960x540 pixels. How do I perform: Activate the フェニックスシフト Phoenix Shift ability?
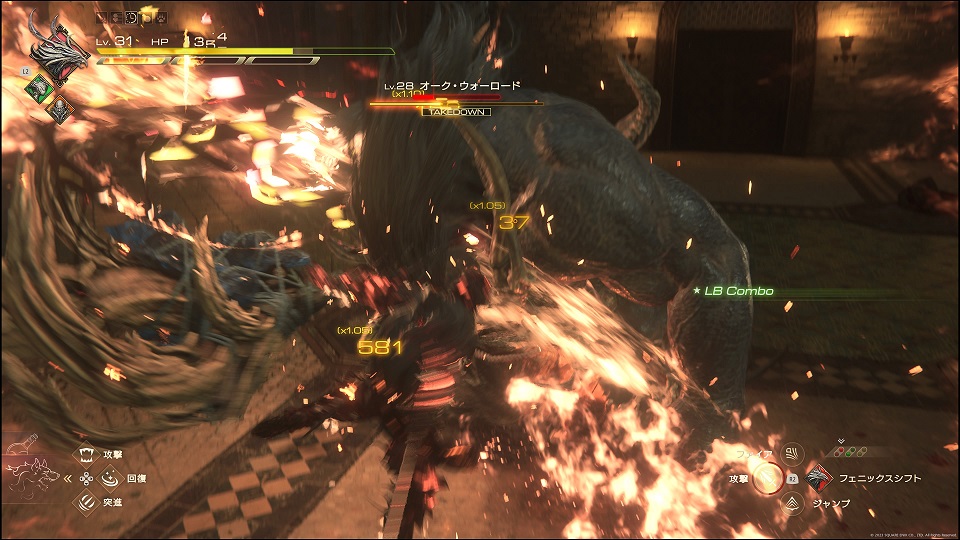pyautogui.click(x=820, y=478)
